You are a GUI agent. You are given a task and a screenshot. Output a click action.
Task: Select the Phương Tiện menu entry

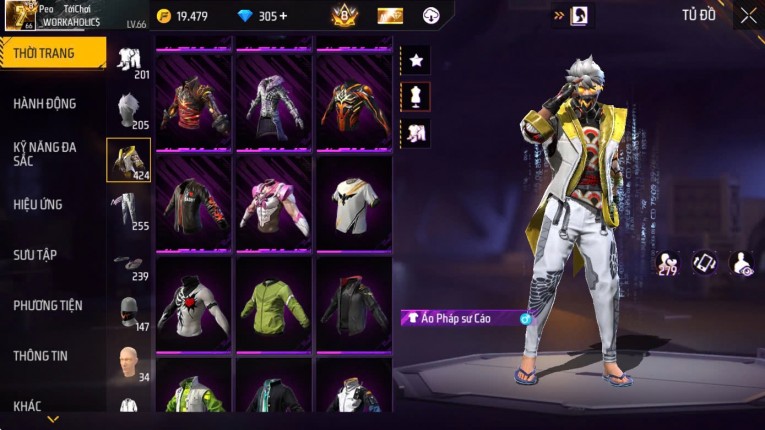(48, 305)
